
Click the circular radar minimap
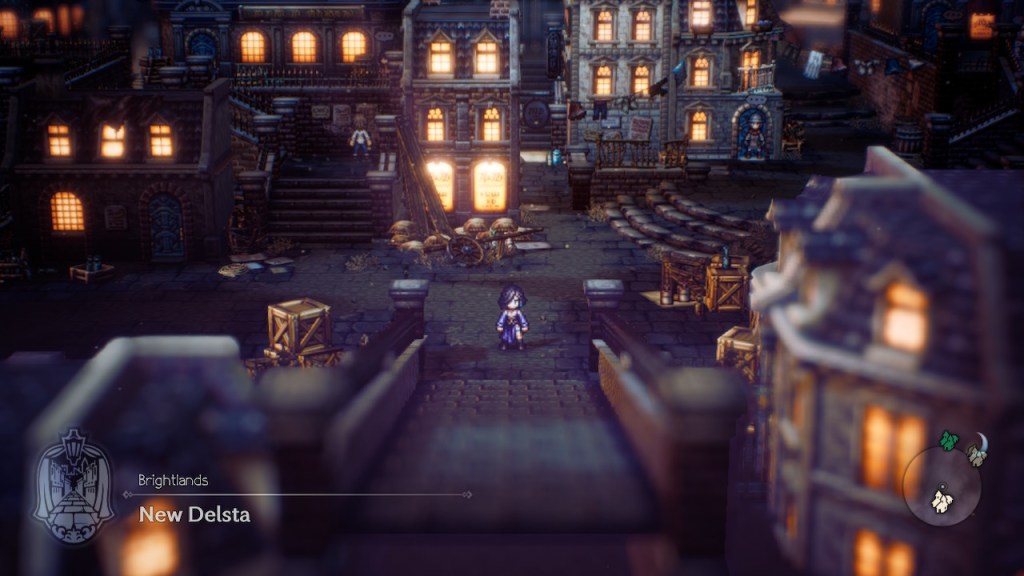(x=942, y=486)
